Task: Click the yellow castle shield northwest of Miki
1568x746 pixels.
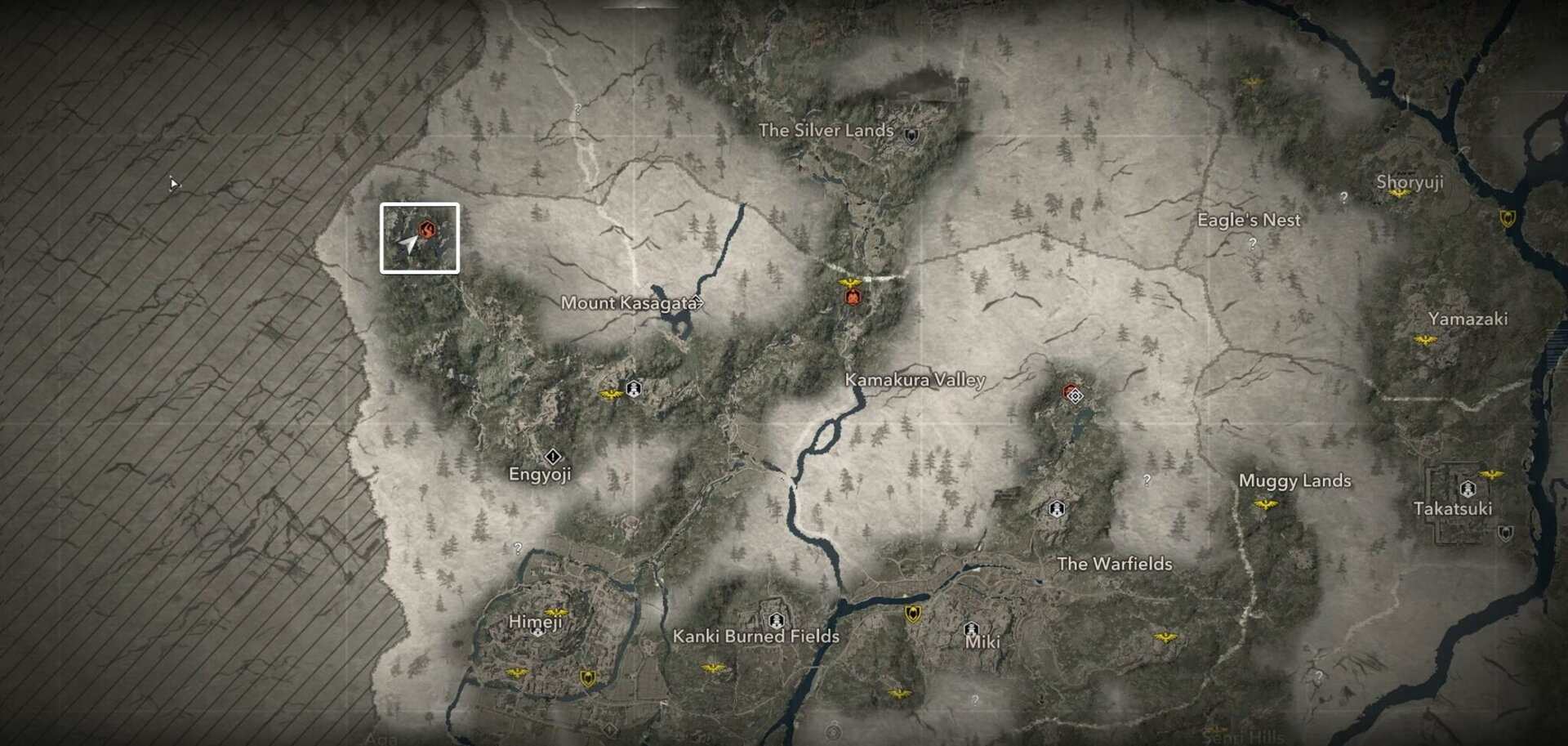Action: 912,612
